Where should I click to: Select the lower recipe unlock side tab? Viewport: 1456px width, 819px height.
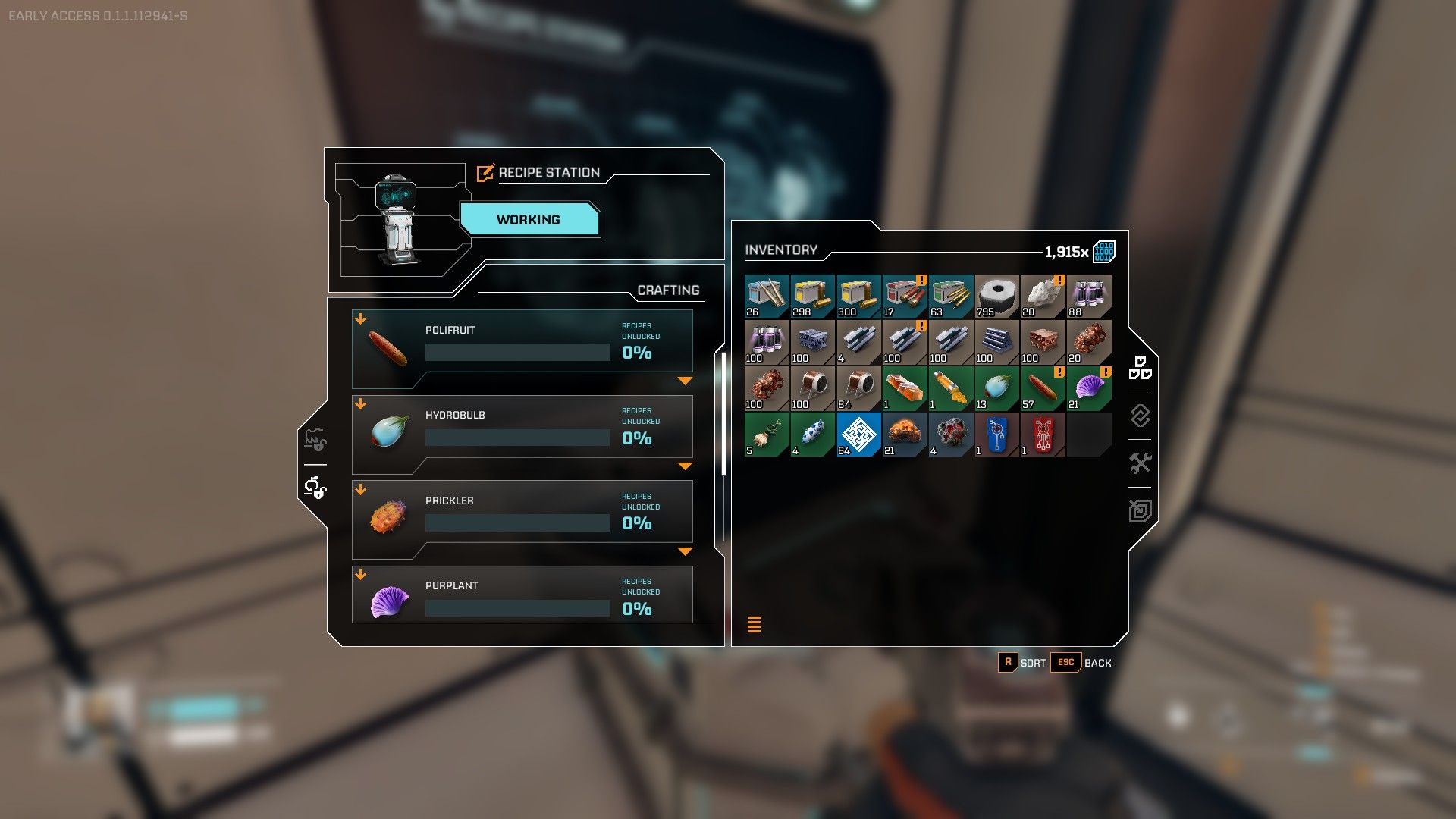pos(315,488)
